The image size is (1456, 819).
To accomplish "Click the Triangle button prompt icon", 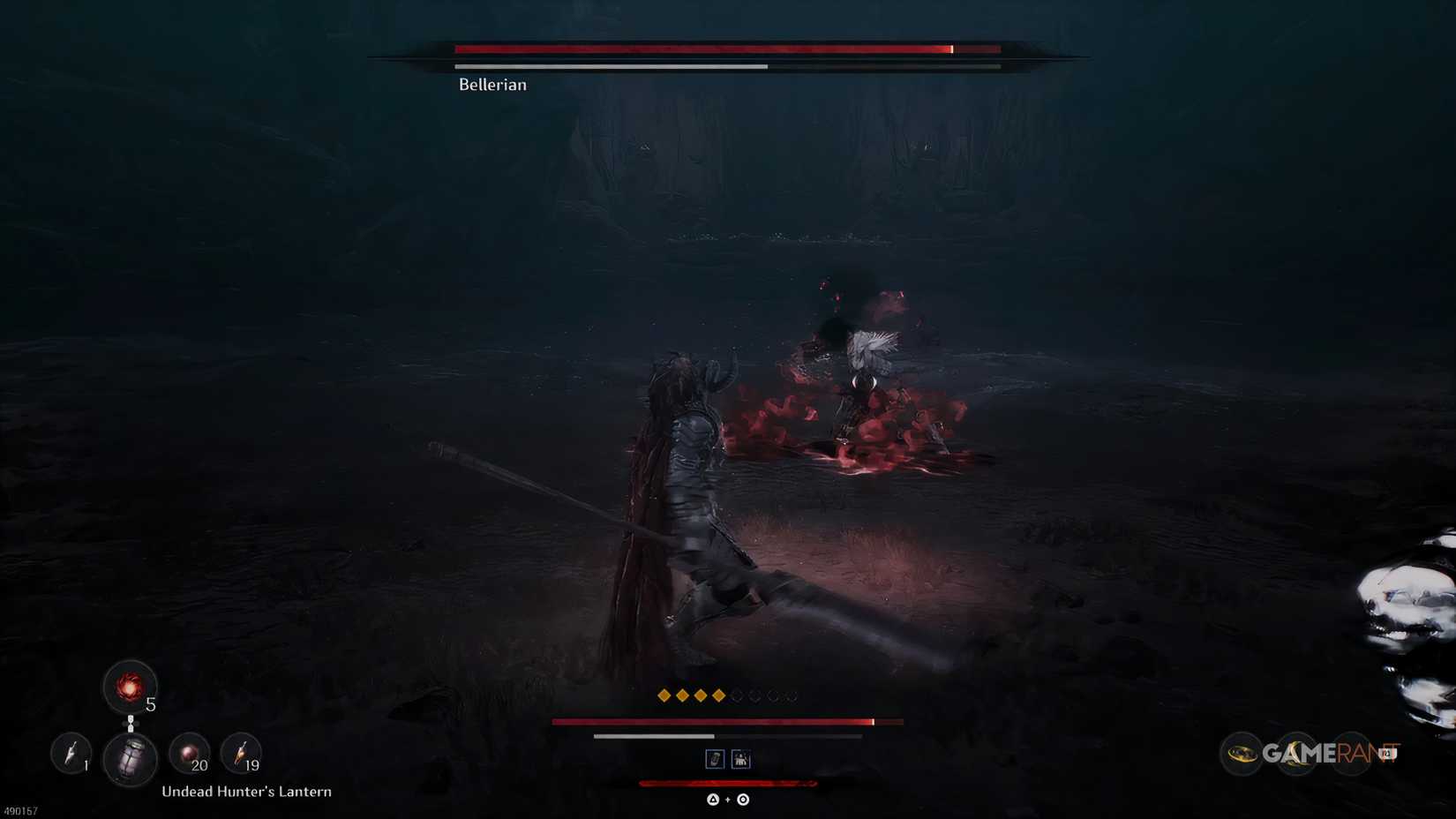I will click(x=712, y=800).
